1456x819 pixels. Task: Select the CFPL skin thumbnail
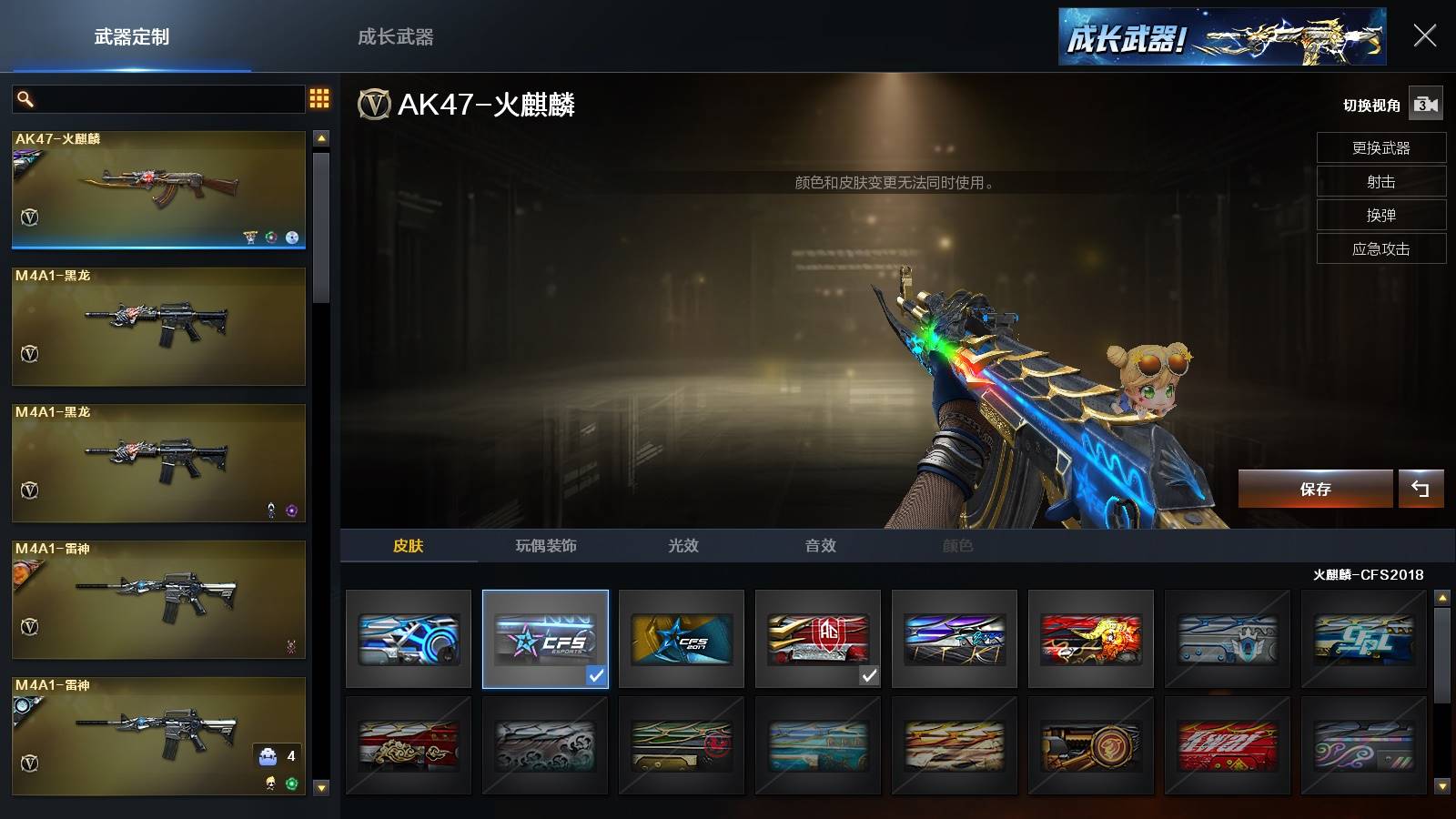coord(1364,639)
